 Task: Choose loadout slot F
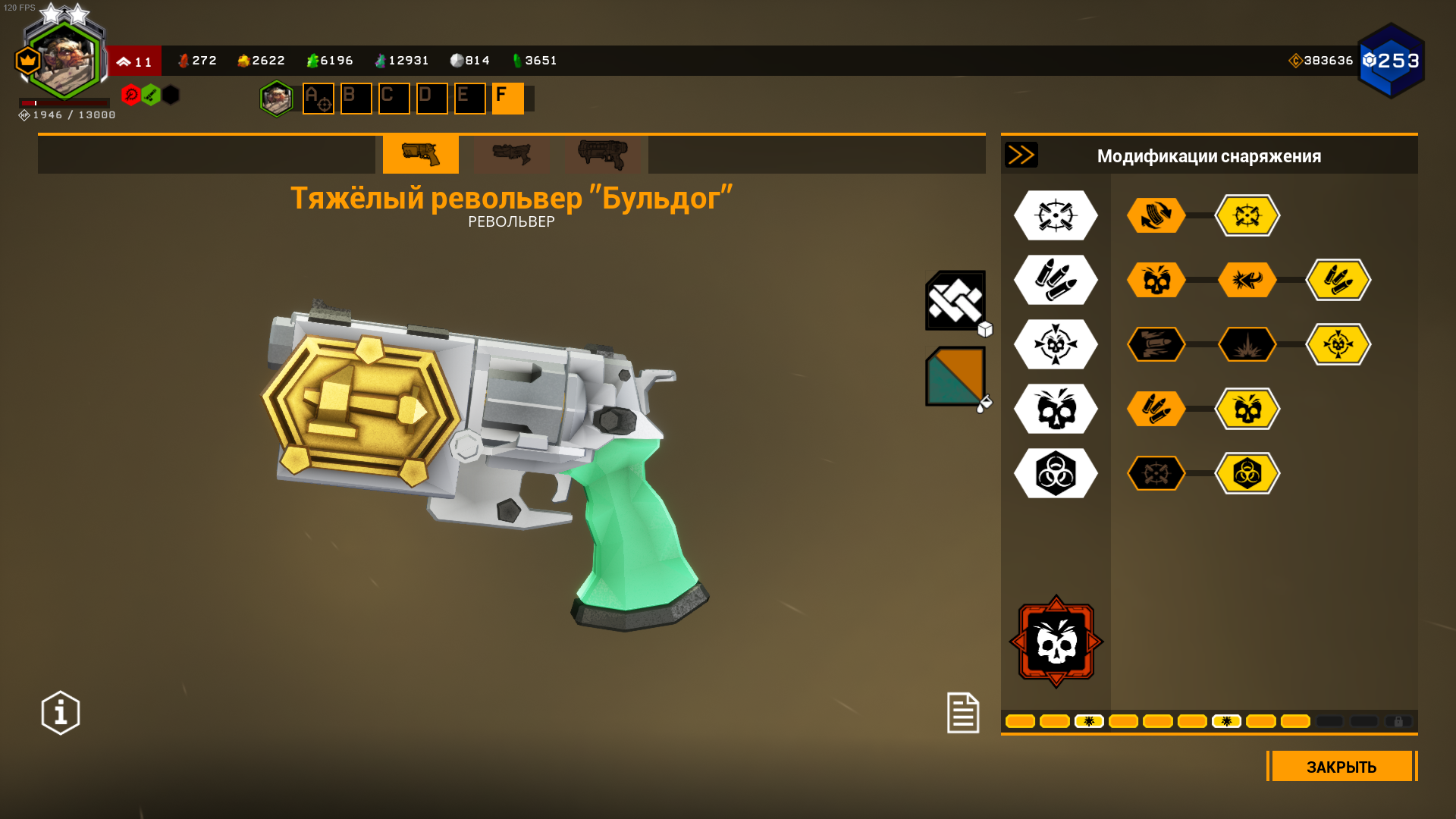[507, 99]
